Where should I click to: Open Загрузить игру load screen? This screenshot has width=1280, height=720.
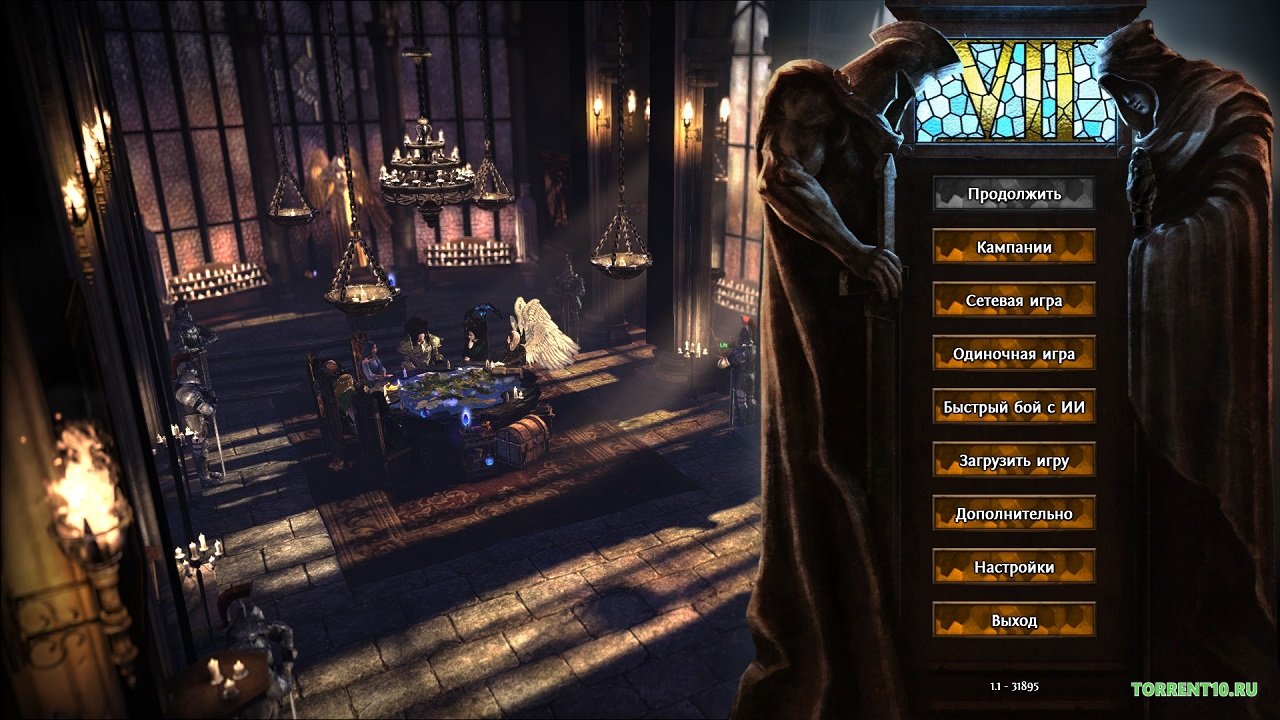(1014, 460)
